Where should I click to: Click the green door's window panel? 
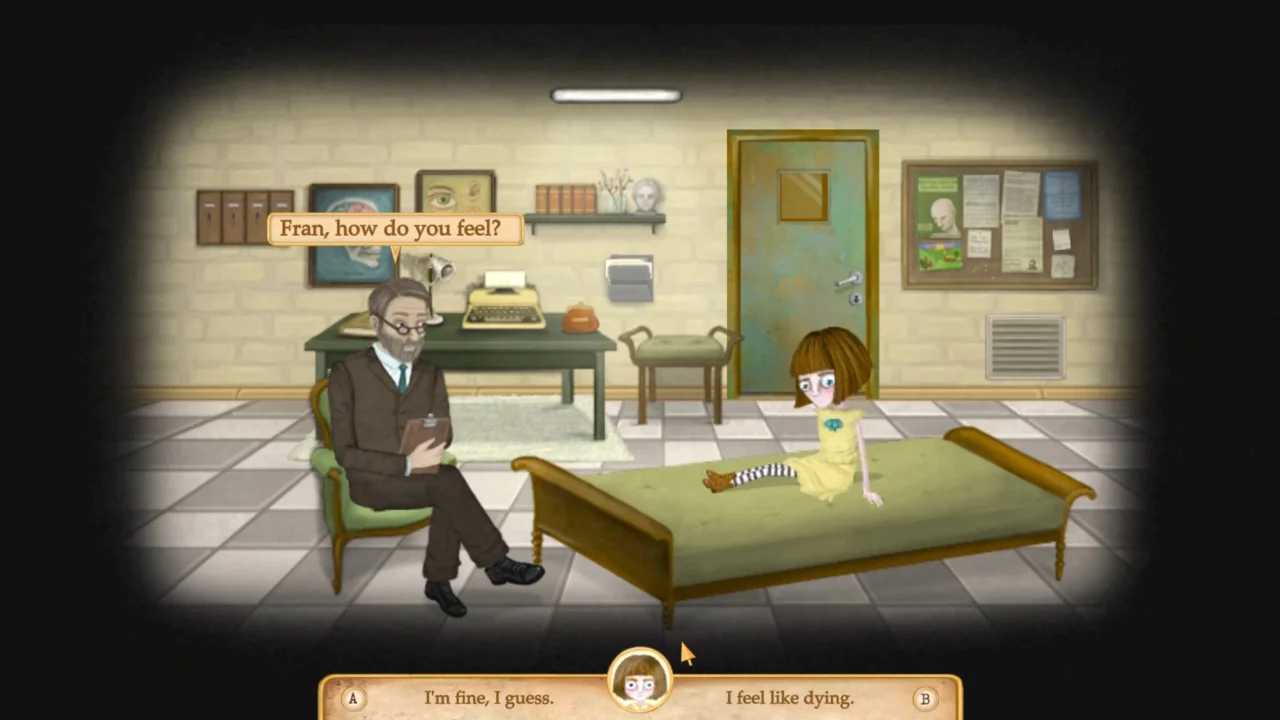tap(801, 194)
